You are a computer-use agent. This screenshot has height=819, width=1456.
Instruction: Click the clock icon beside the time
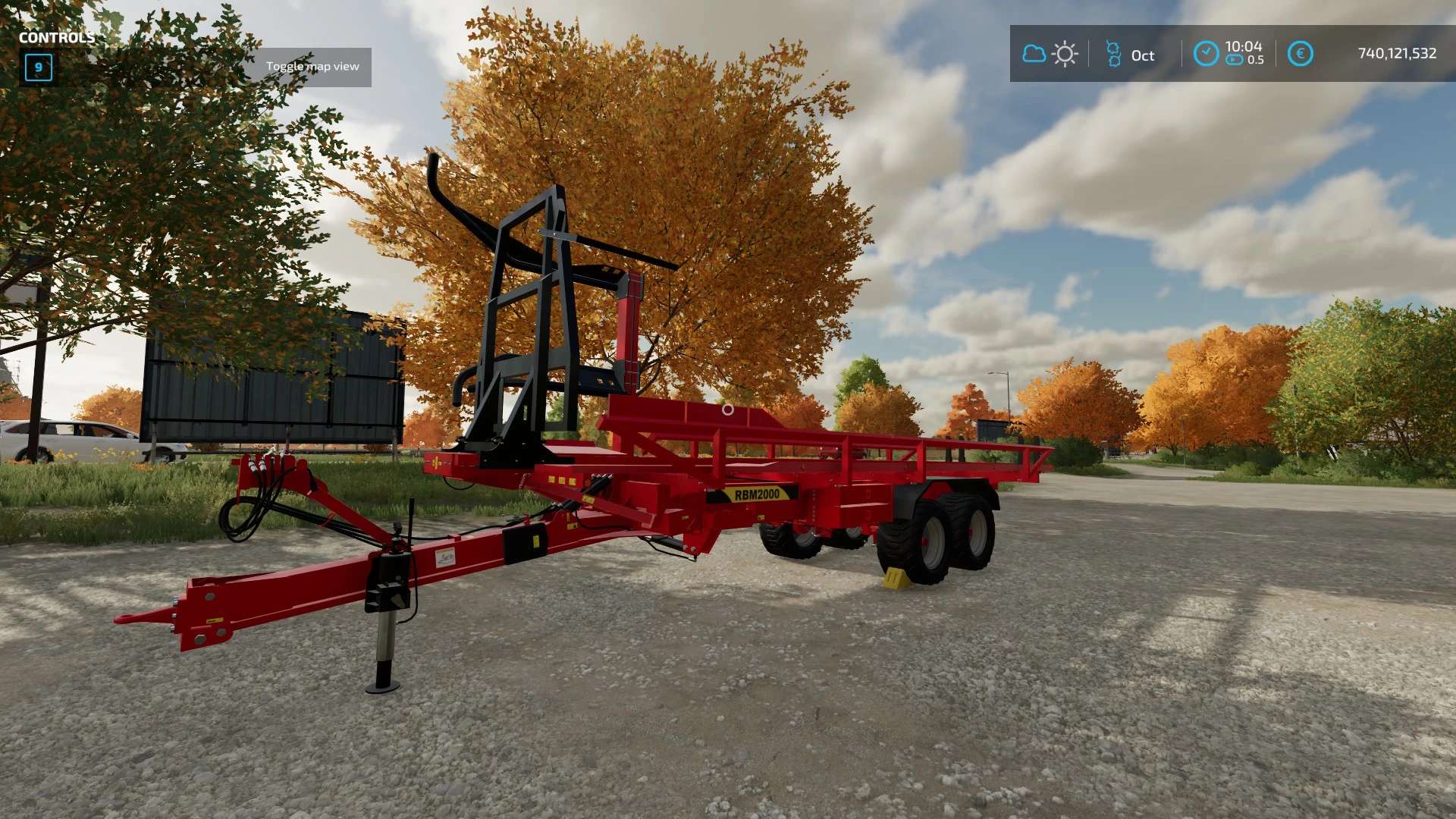pyautogui.click(x=1206, y=54)
